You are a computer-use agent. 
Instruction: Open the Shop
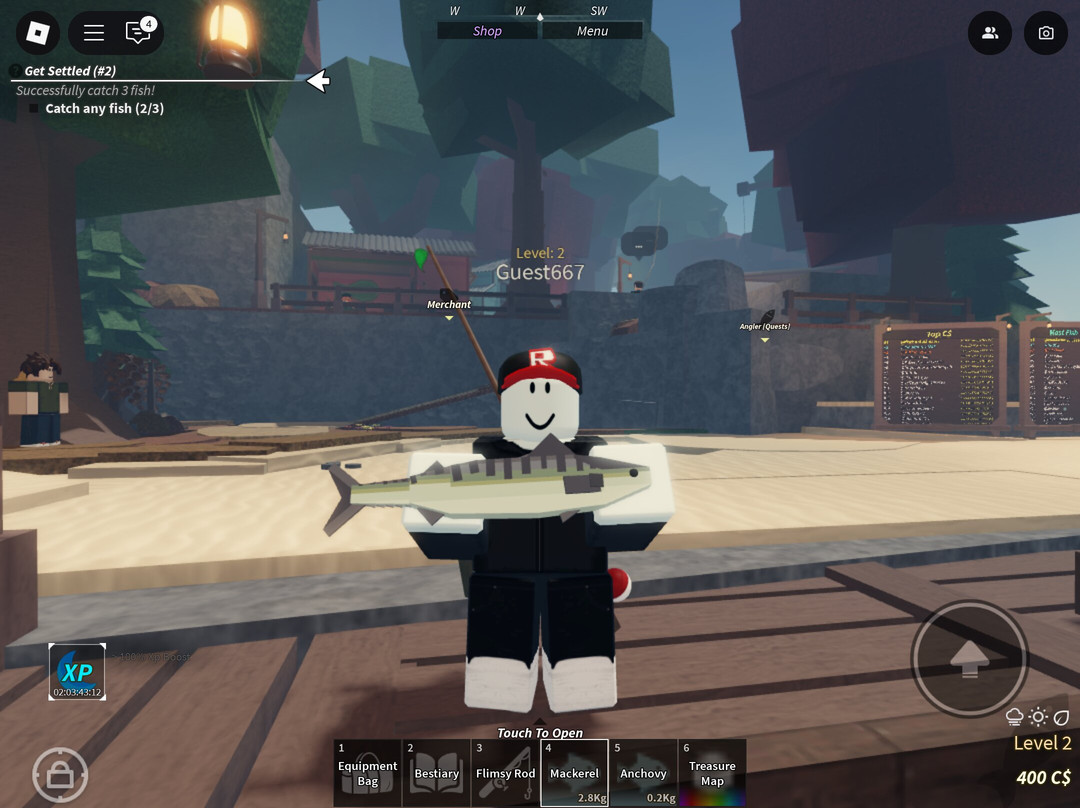click(x=488, y=31)
